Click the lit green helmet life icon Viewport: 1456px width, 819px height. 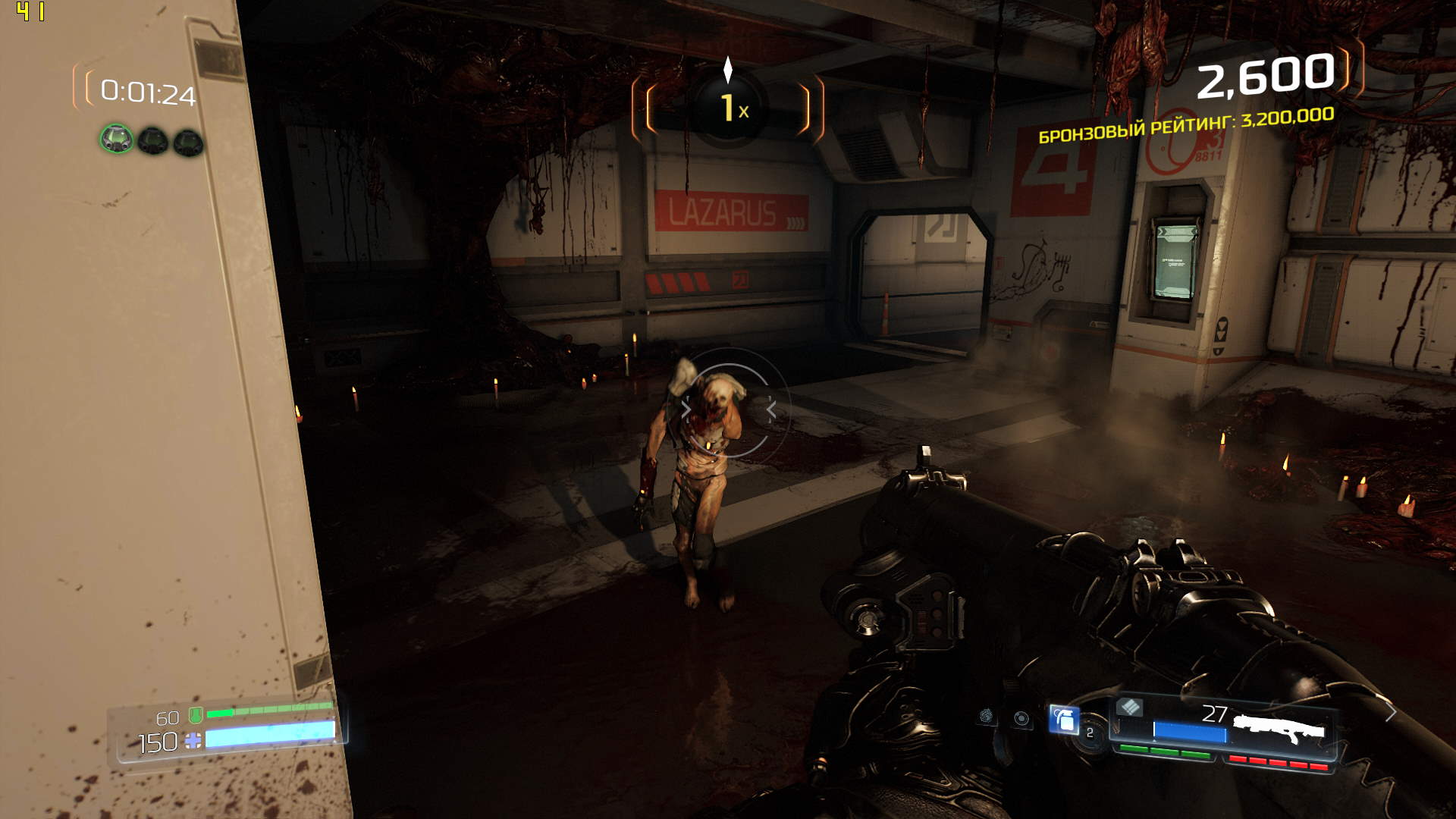coord(117,140)
